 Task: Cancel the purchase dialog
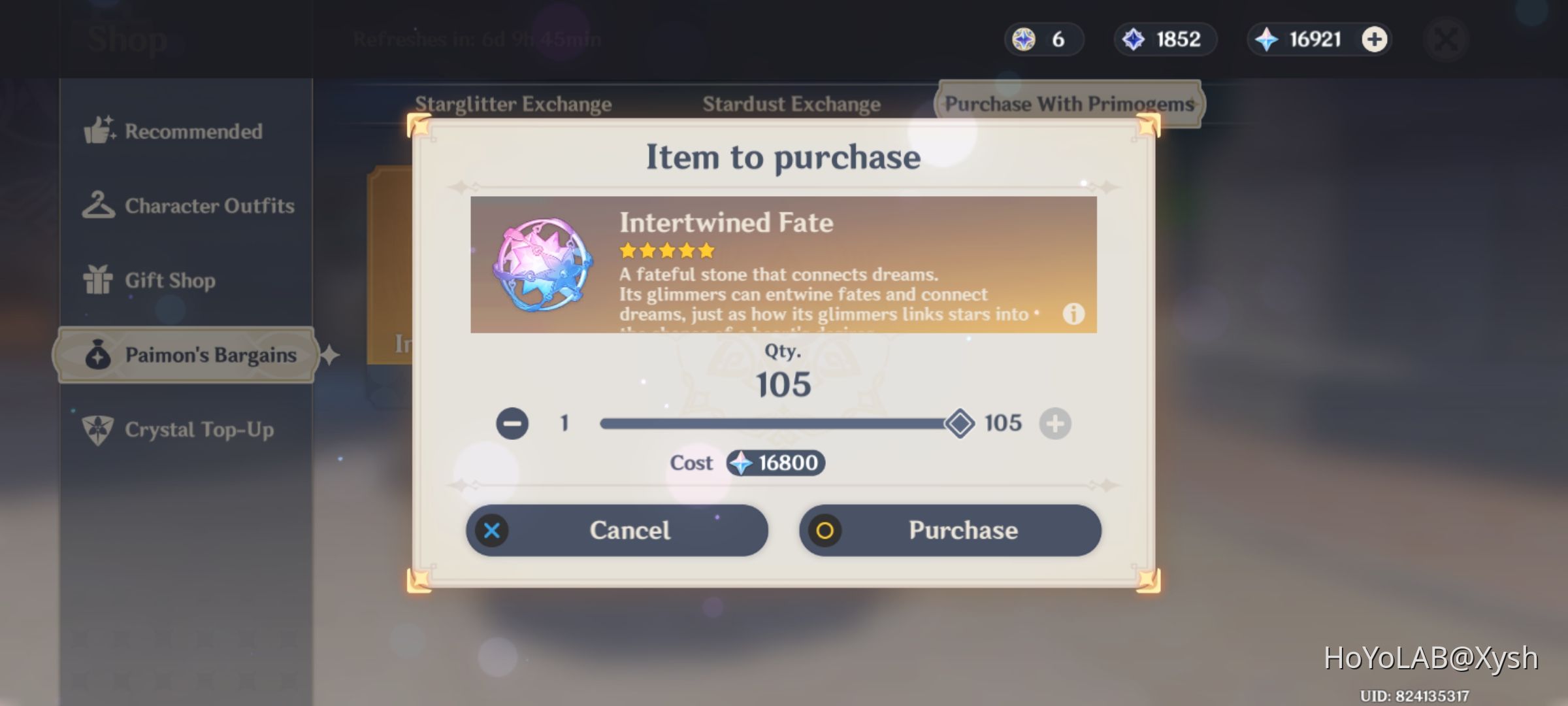(x=618, y=531)
